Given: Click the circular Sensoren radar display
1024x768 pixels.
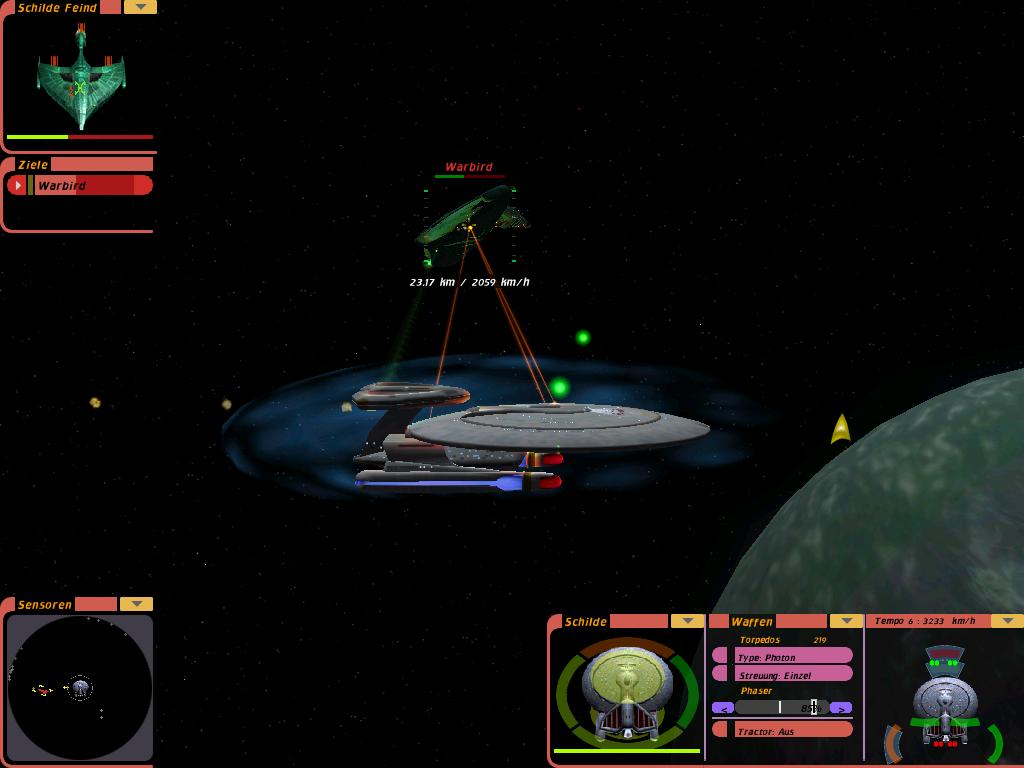Looking at the screenshot, I should [80, 687].
